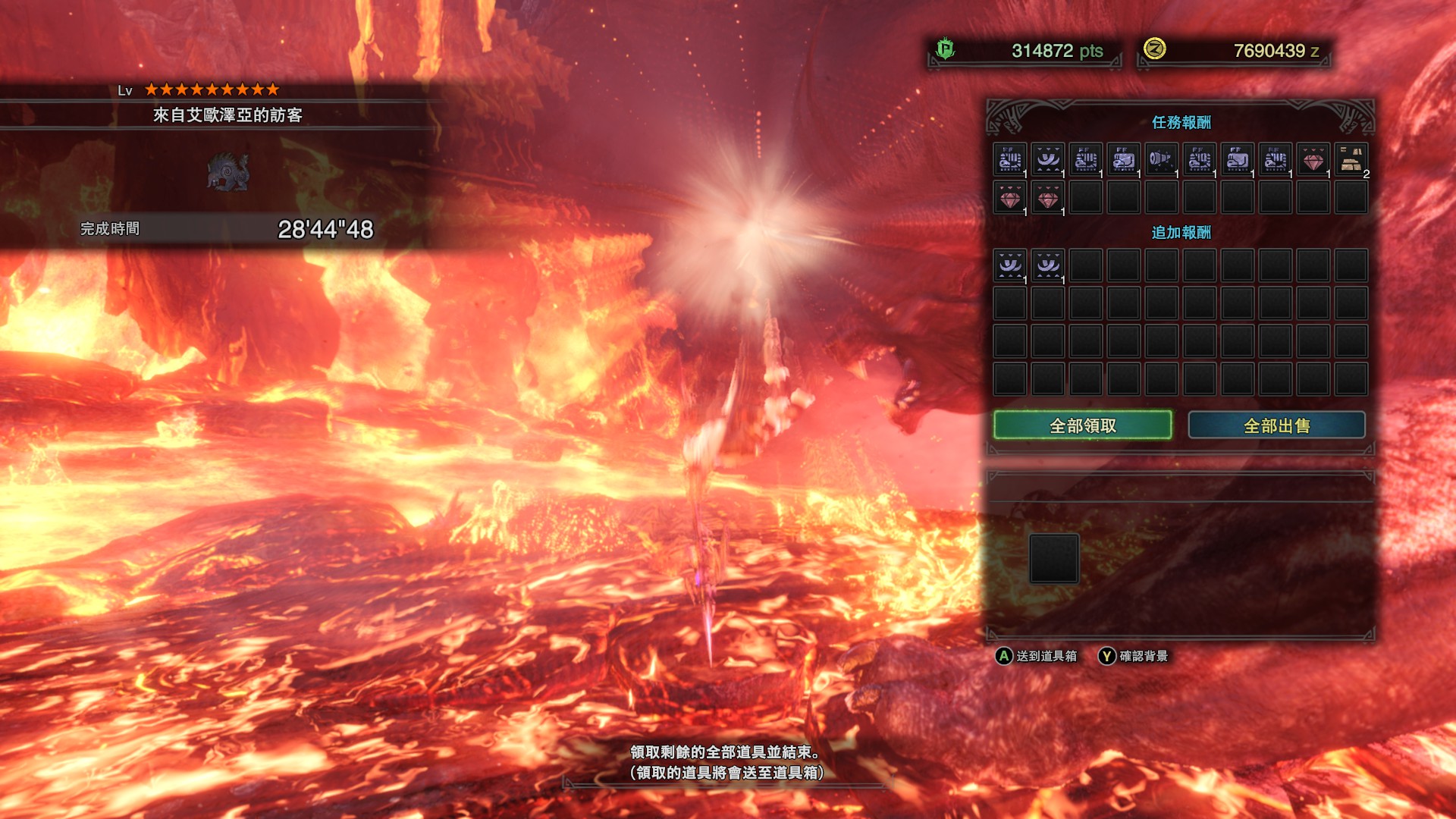Viewport: 1456px width, 819px height.
Task: Claim all rewards with 全部領取
Action: (x=1082, y=425)
